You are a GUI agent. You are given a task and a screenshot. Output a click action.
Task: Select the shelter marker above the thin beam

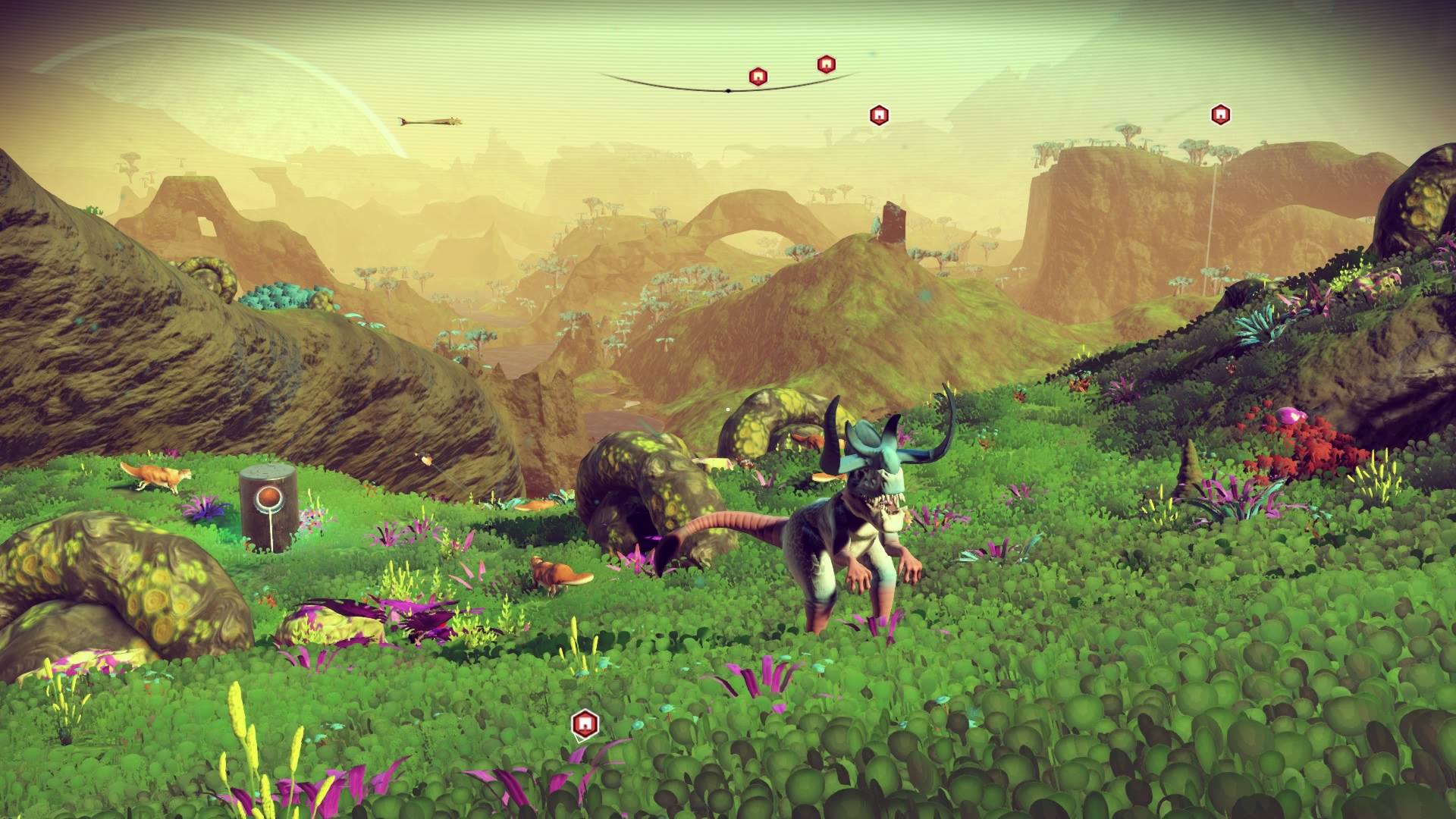tap(1219, 115)
